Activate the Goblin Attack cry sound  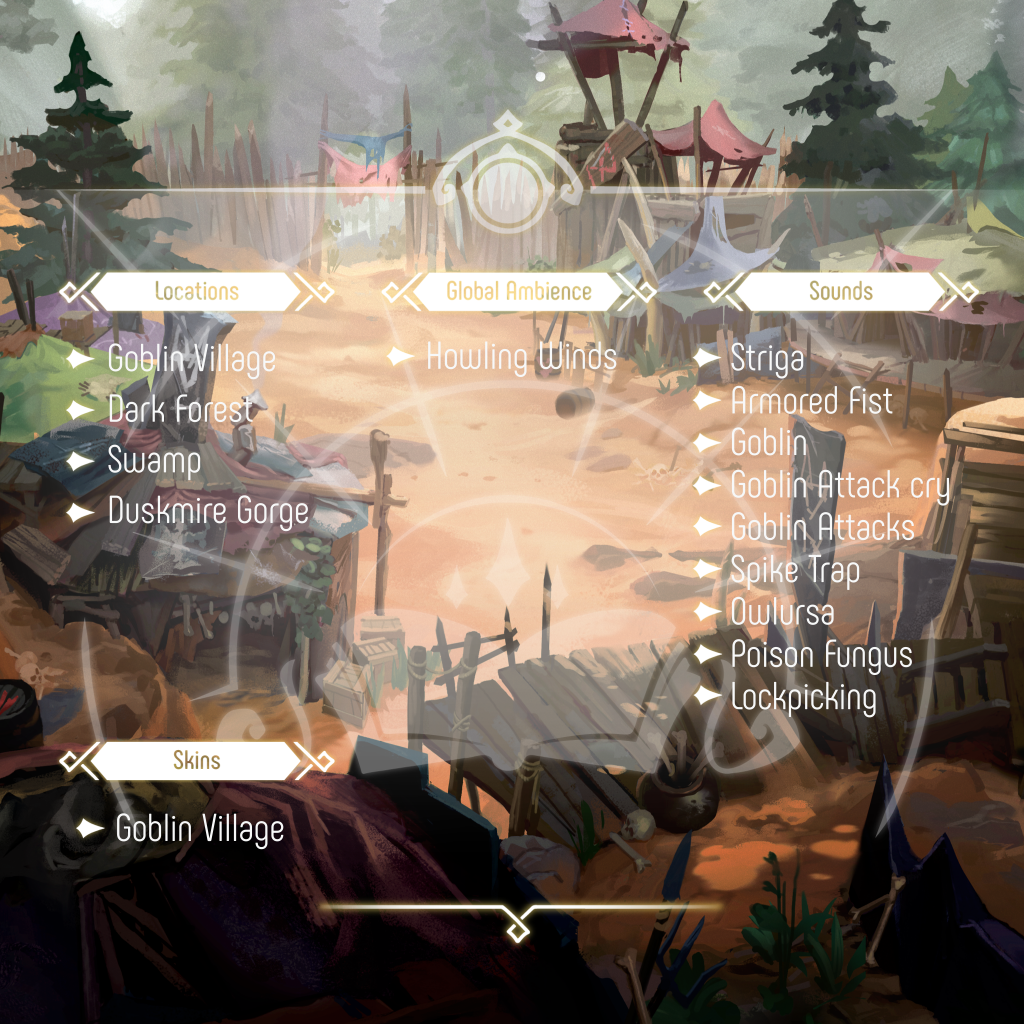[839, 486]
